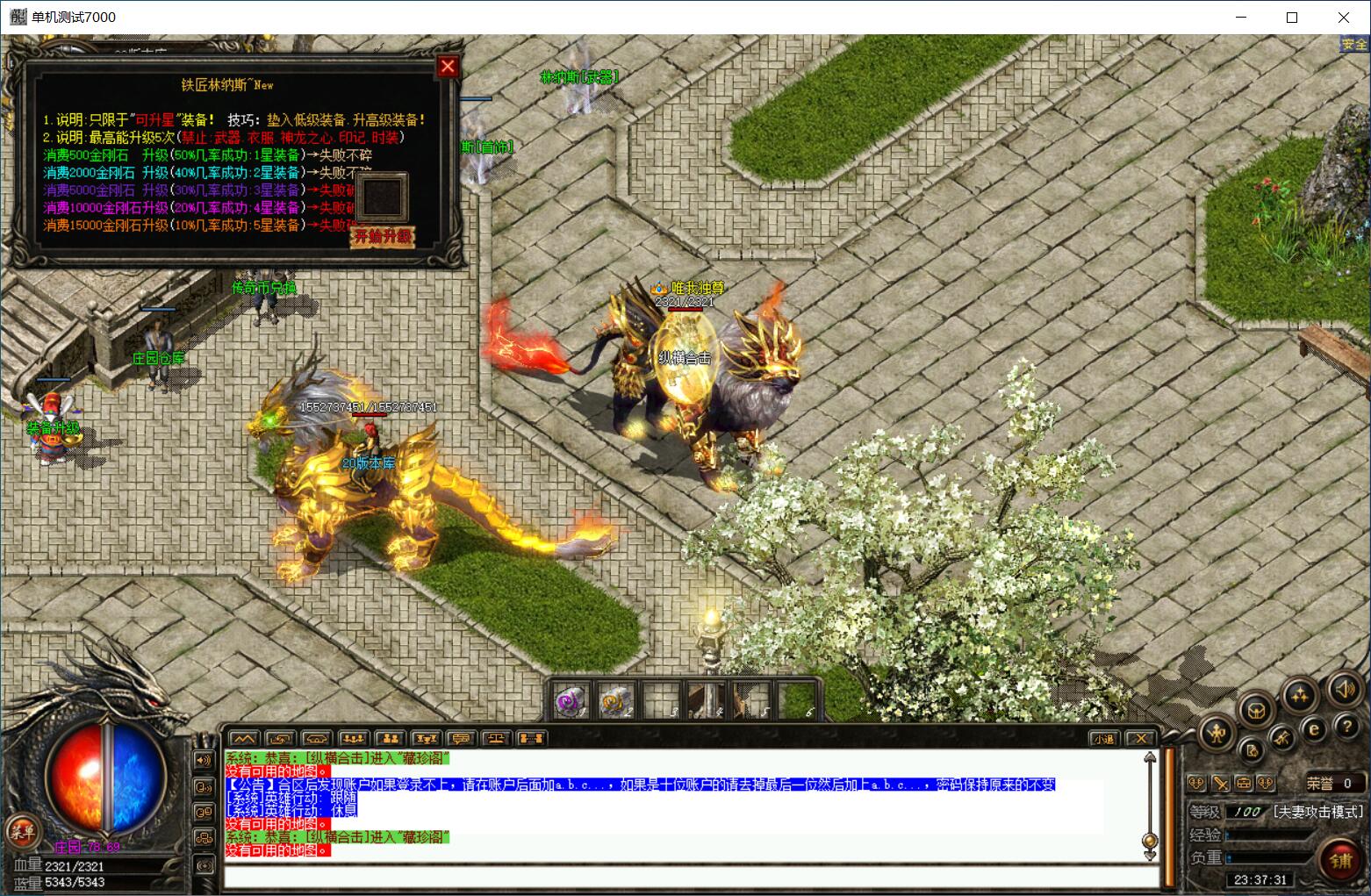Click the 菜单 menu button beside the orb
Viewport: 1371px width, 896px height.
tap(23, 830)
